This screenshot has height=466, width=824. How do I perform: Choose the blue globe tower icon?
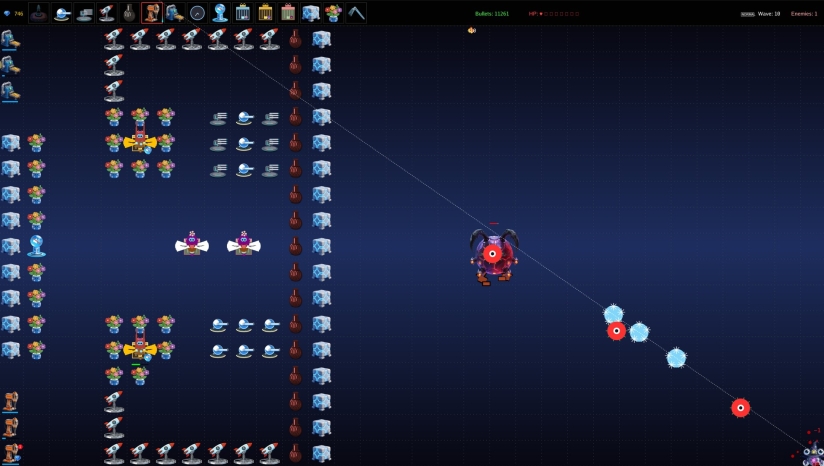(219, 13)
